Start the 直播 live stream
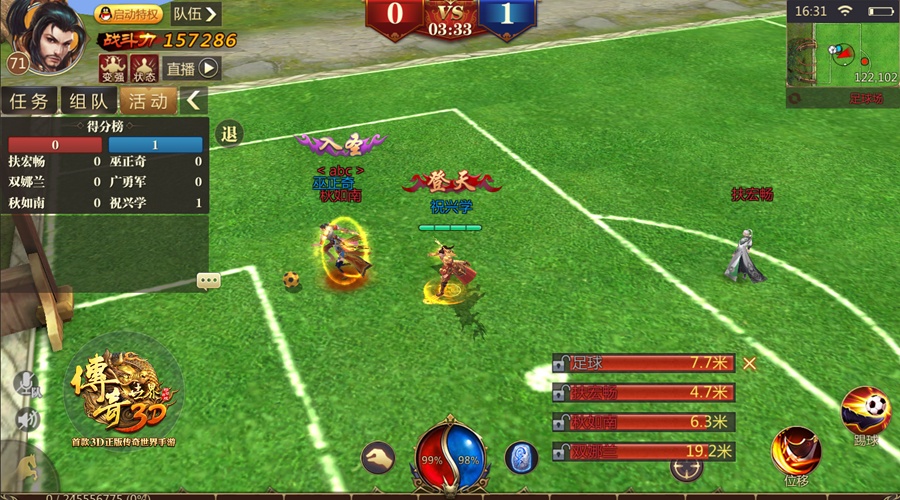 (x=192, y=68)
